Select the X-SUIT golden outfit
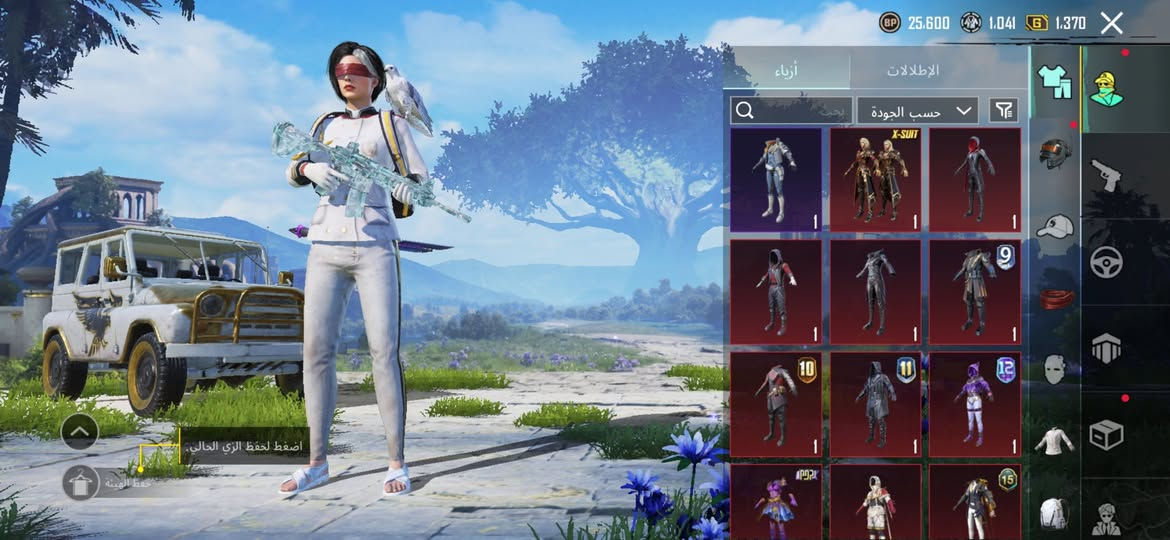Image resolution: width=1170 pixels, height=540 pixels. (x=876, y=179)
